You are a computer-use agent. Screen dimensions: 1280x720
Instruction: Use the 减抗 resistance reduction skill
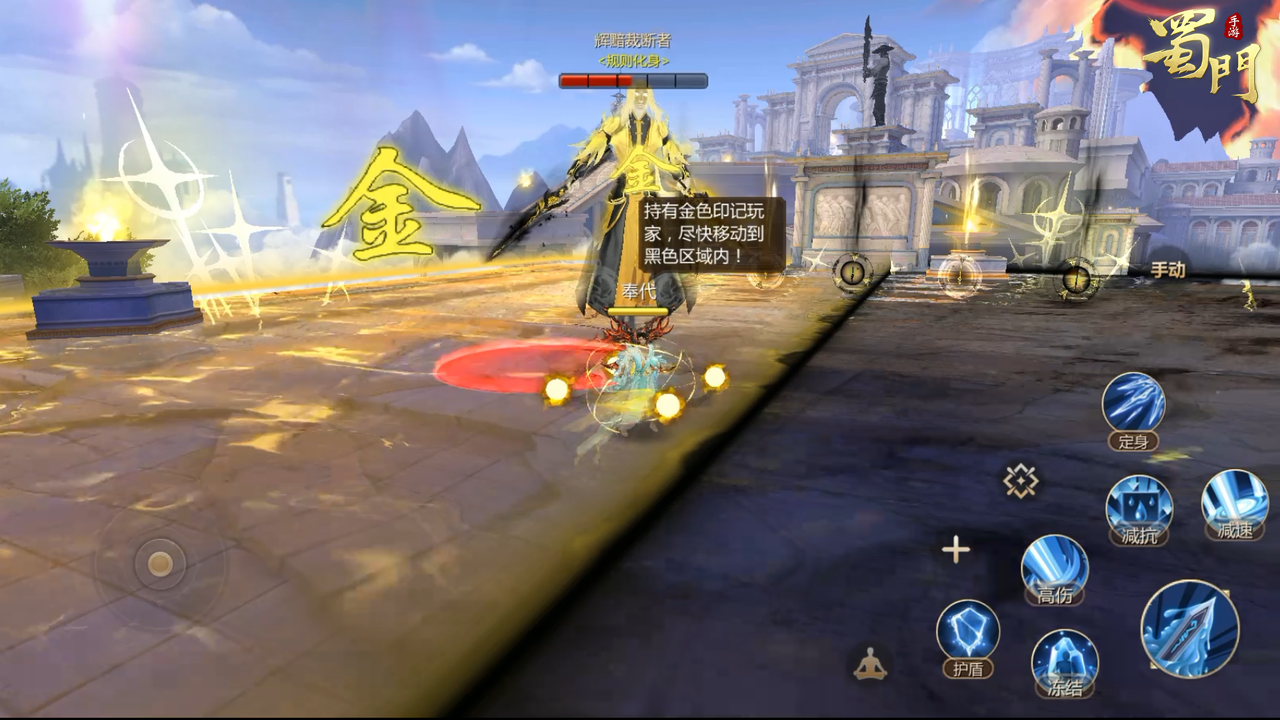point(1139,505)
